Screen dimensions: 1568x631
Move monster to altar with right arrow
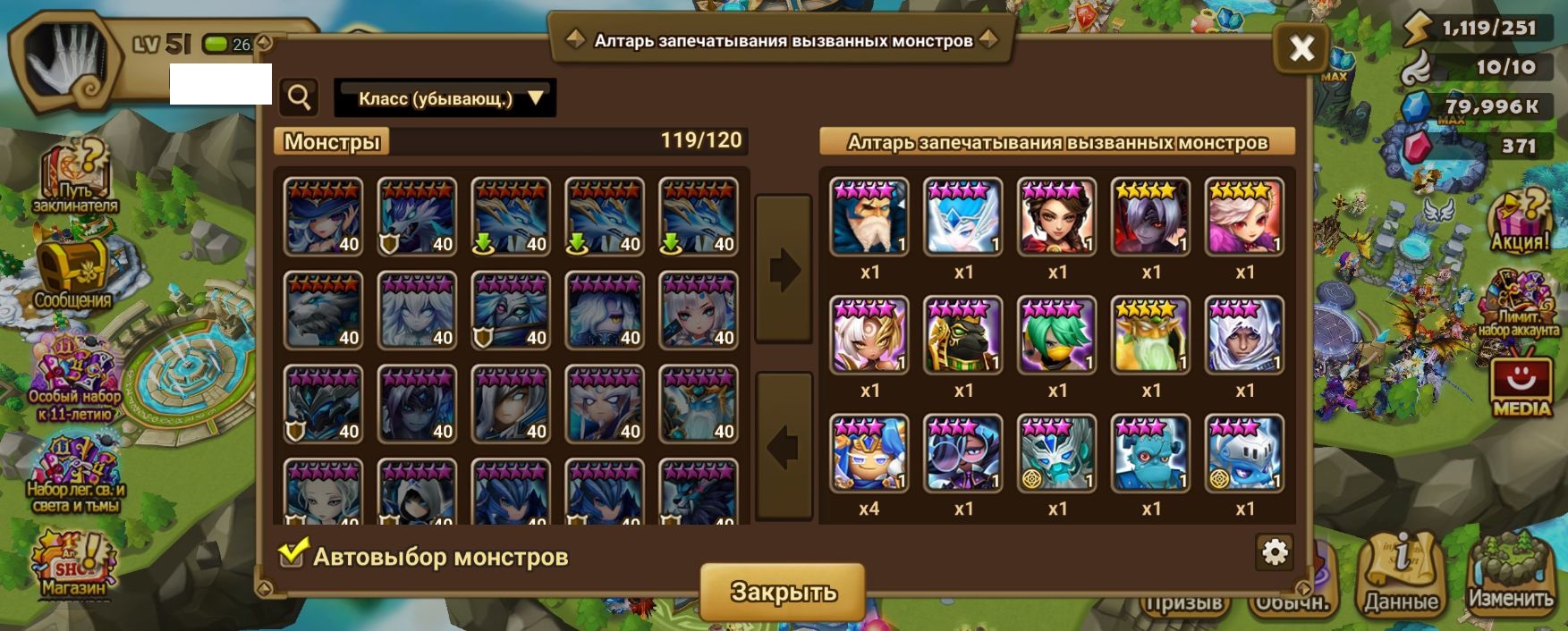[x=784, y=269]
